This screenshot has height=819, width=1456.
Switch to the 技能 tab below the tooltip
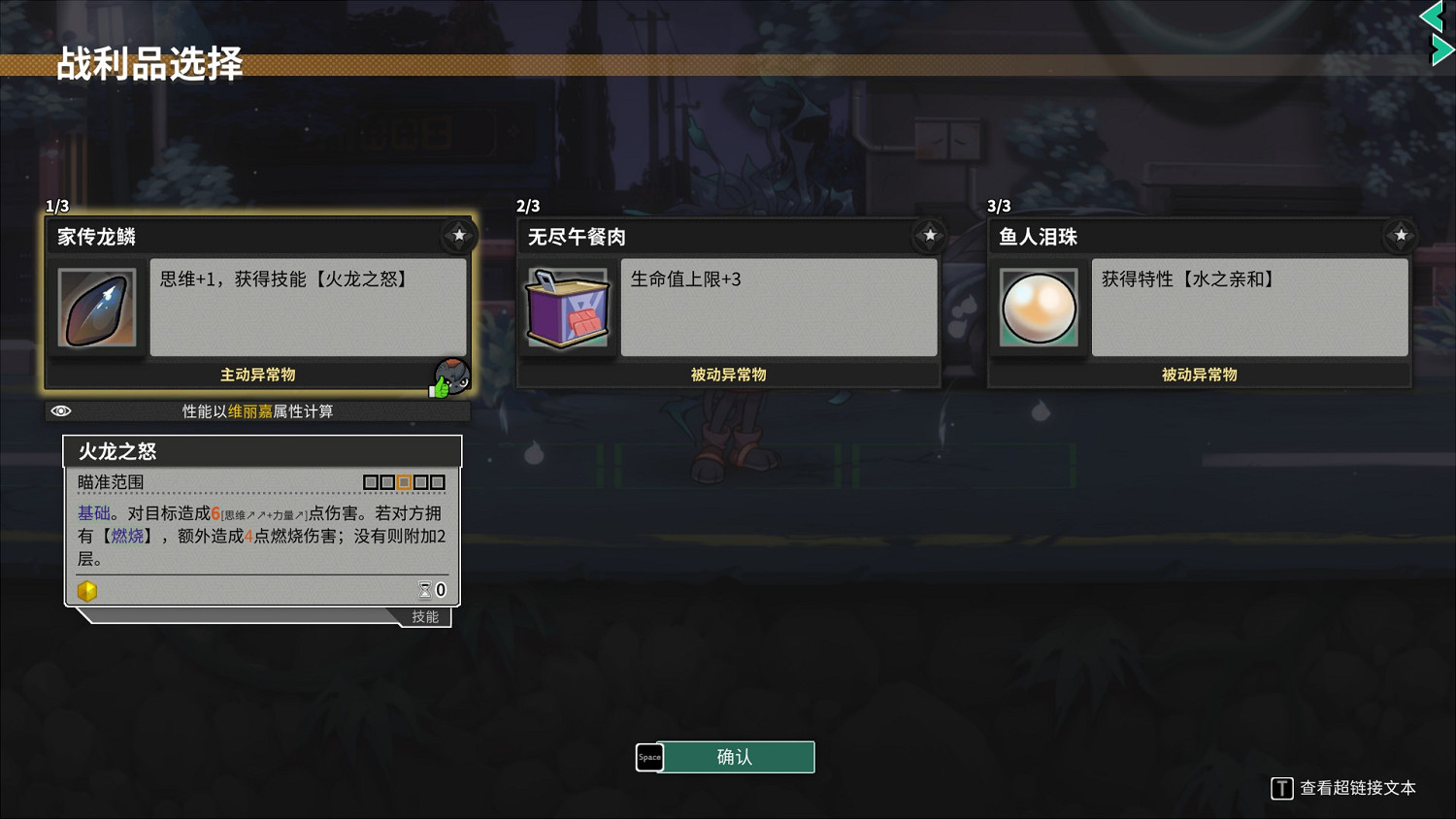(424, 616)
